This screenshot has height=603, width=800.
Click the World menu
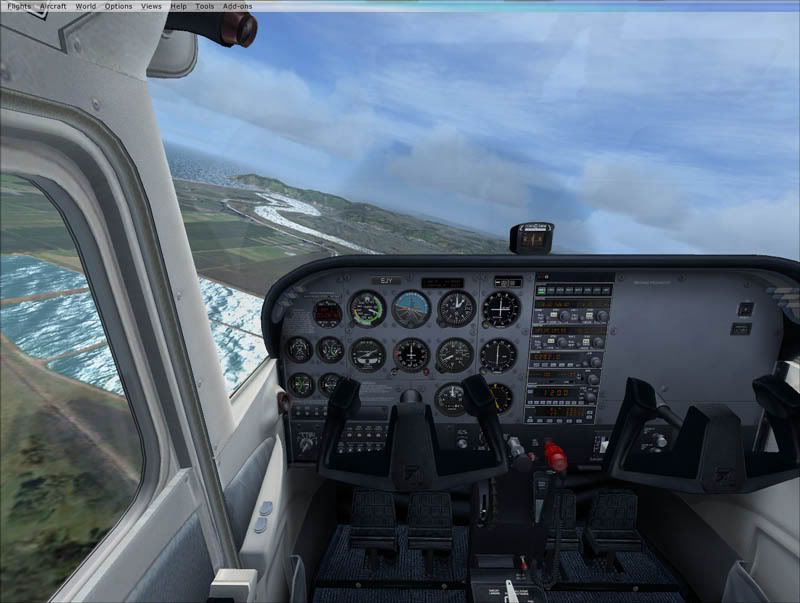coord(86,6)
